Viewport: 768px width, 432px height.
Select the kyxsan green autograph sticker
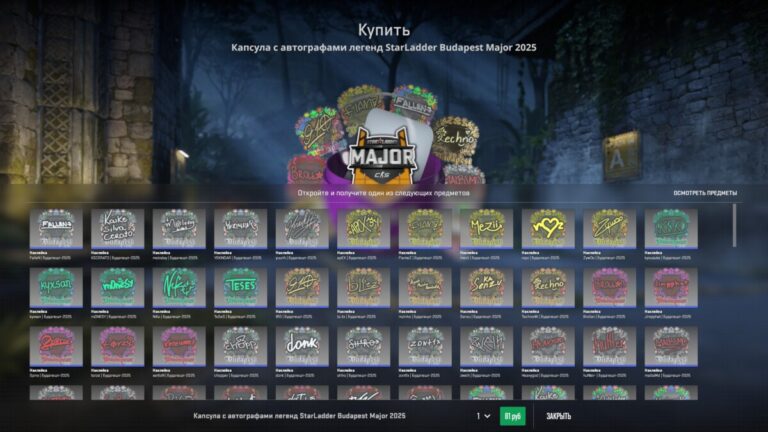click(x=56, y=286)
